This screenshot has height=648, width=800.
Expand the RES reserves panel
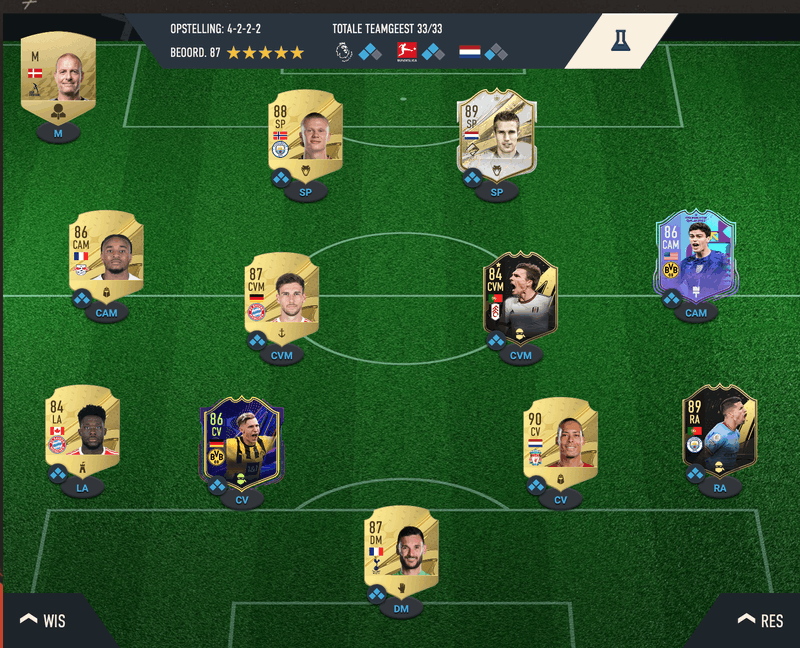[x=760, y=621]
